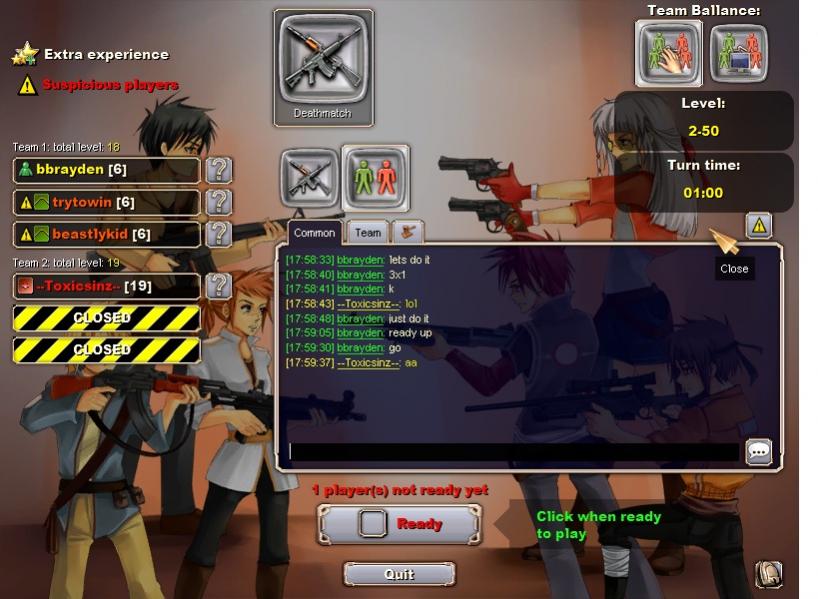Click the yellow warning triangle above chat
Image resolution: width=818 pixels, height=599 pixels.
click(758, 226)
